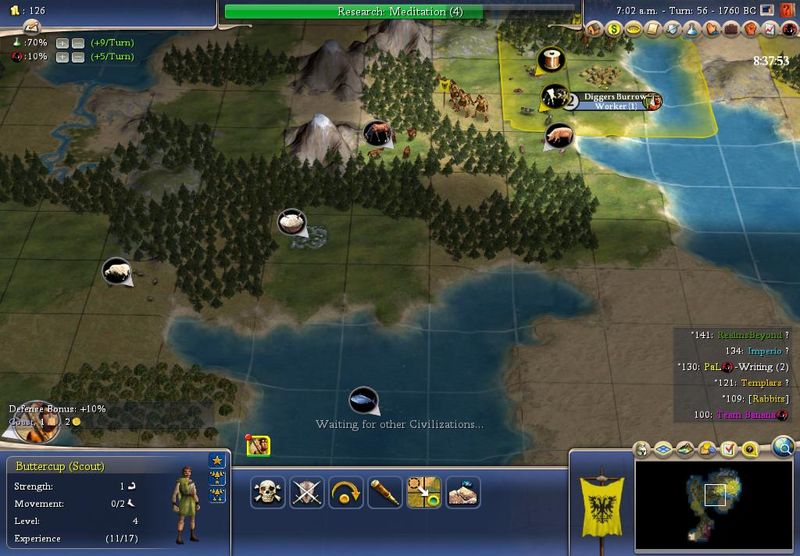Open the Research: Meditation progress bar
This screenshot has width=800, height=556.
click(399, 12)
